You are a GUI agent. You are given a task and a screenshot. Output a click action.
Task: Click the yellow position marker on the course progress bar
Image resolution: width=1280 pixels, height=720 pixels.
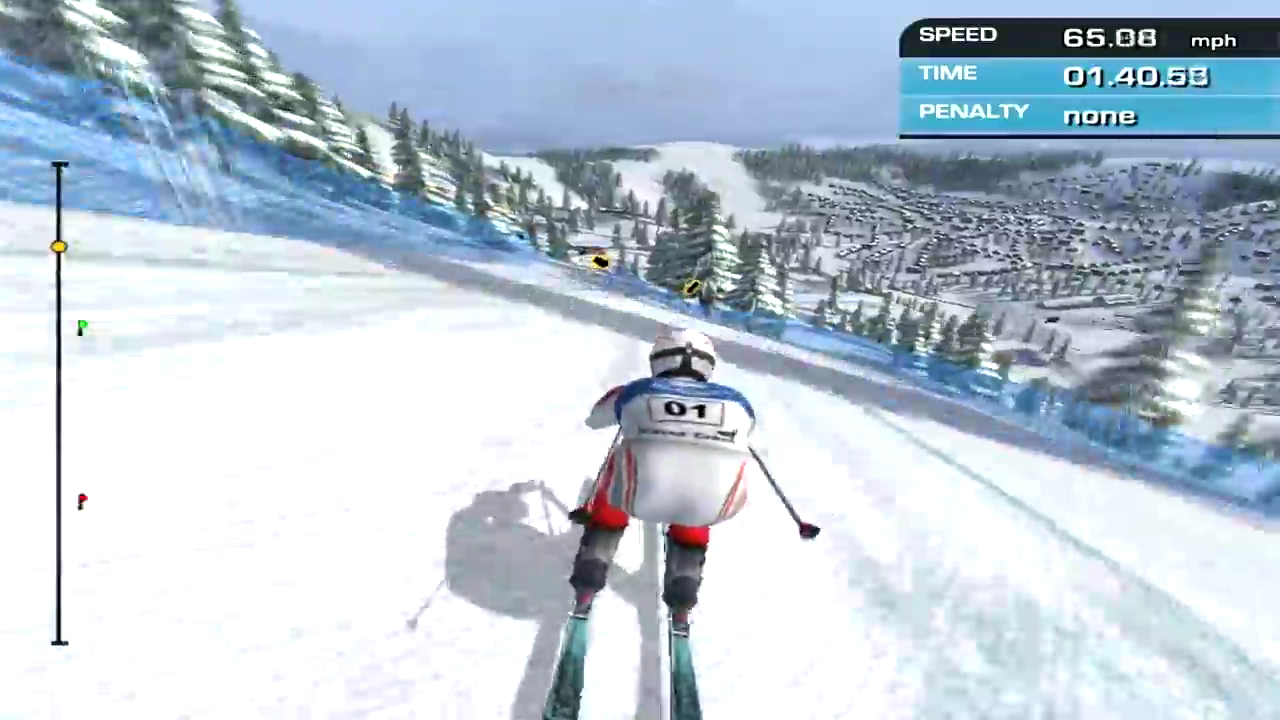(59, 246)
